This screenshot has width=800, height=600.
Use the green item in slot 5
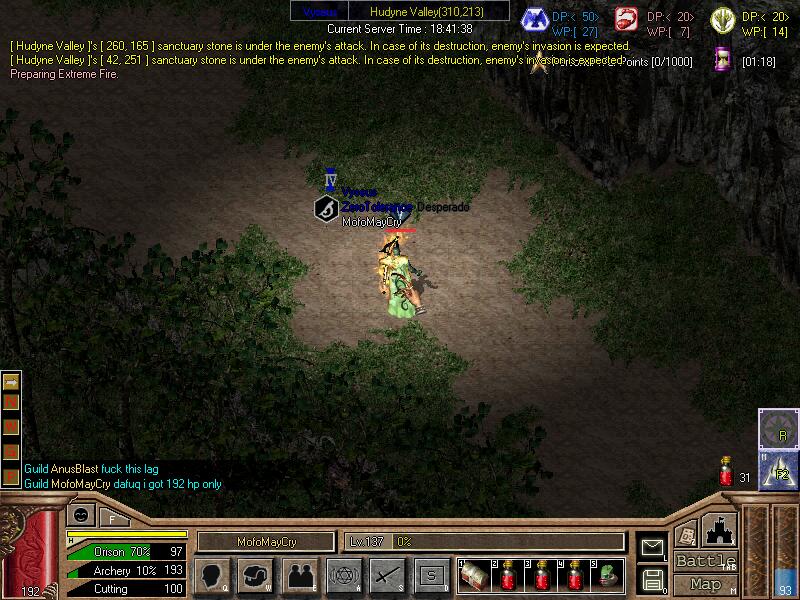[x=609, y=575]
